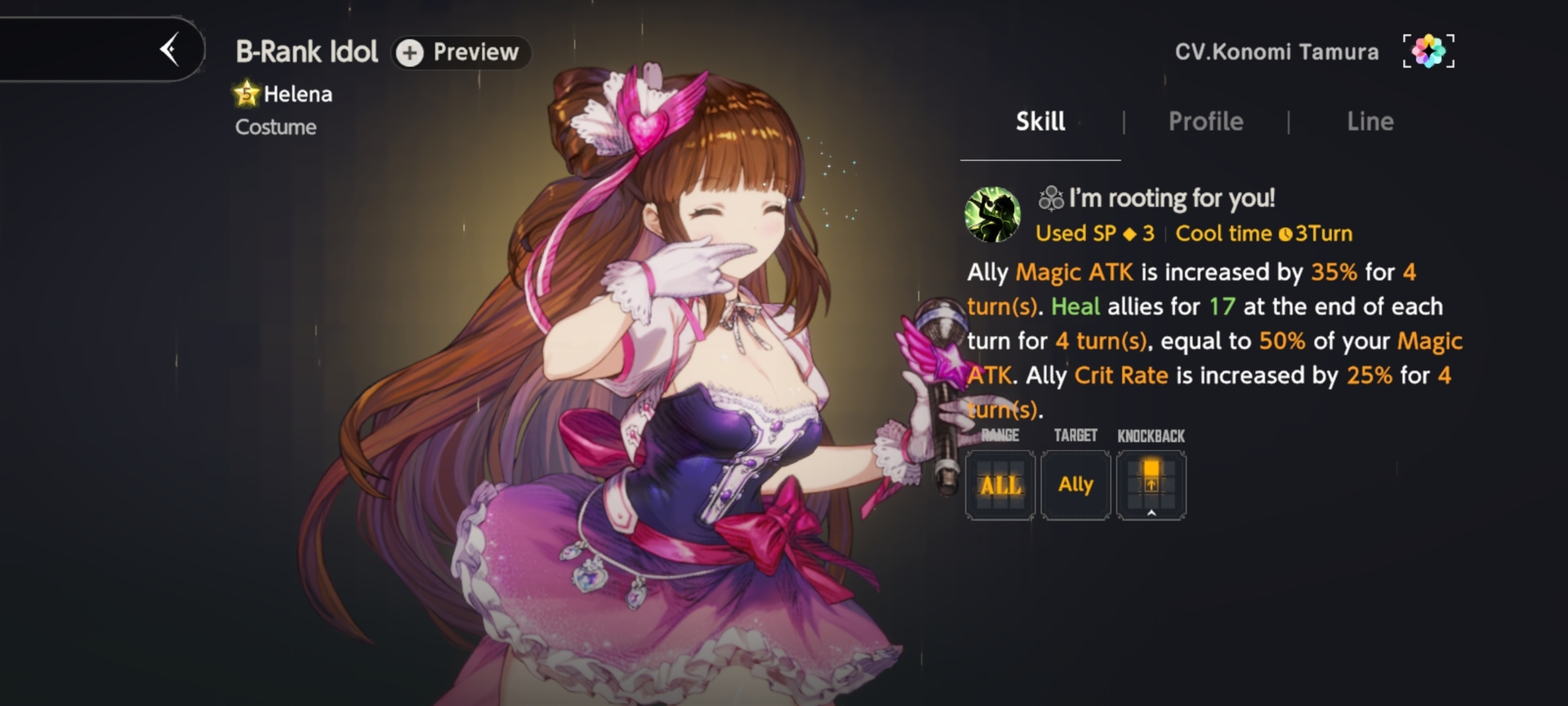Go back with the arrow button
This screenshot has width=1568, height=706.
170,50
